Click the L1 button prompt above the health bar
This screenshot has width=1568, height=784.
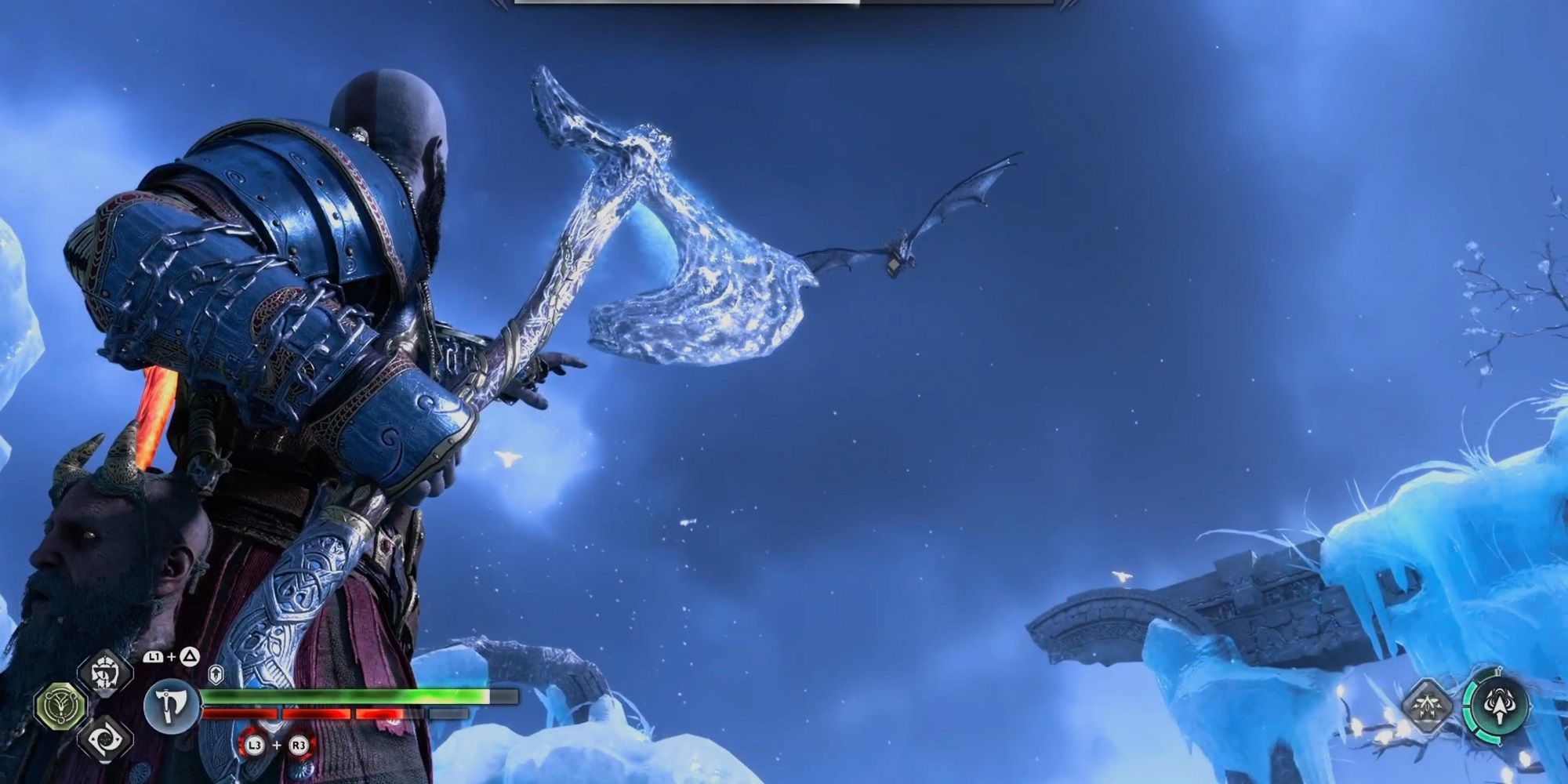(x=154, y=656)
